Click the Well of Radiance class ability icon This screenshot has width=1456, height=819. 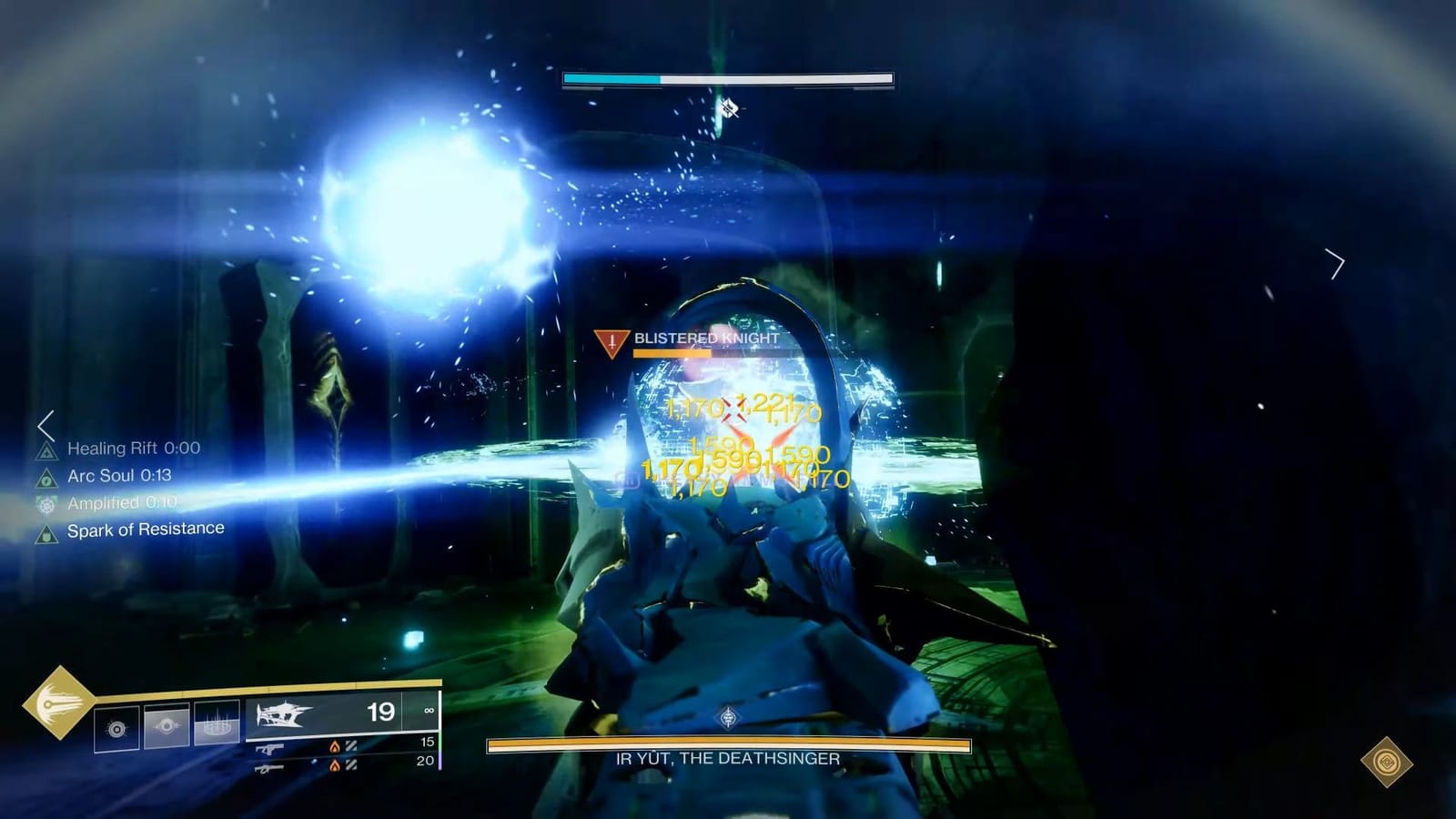tap(215, 723)
